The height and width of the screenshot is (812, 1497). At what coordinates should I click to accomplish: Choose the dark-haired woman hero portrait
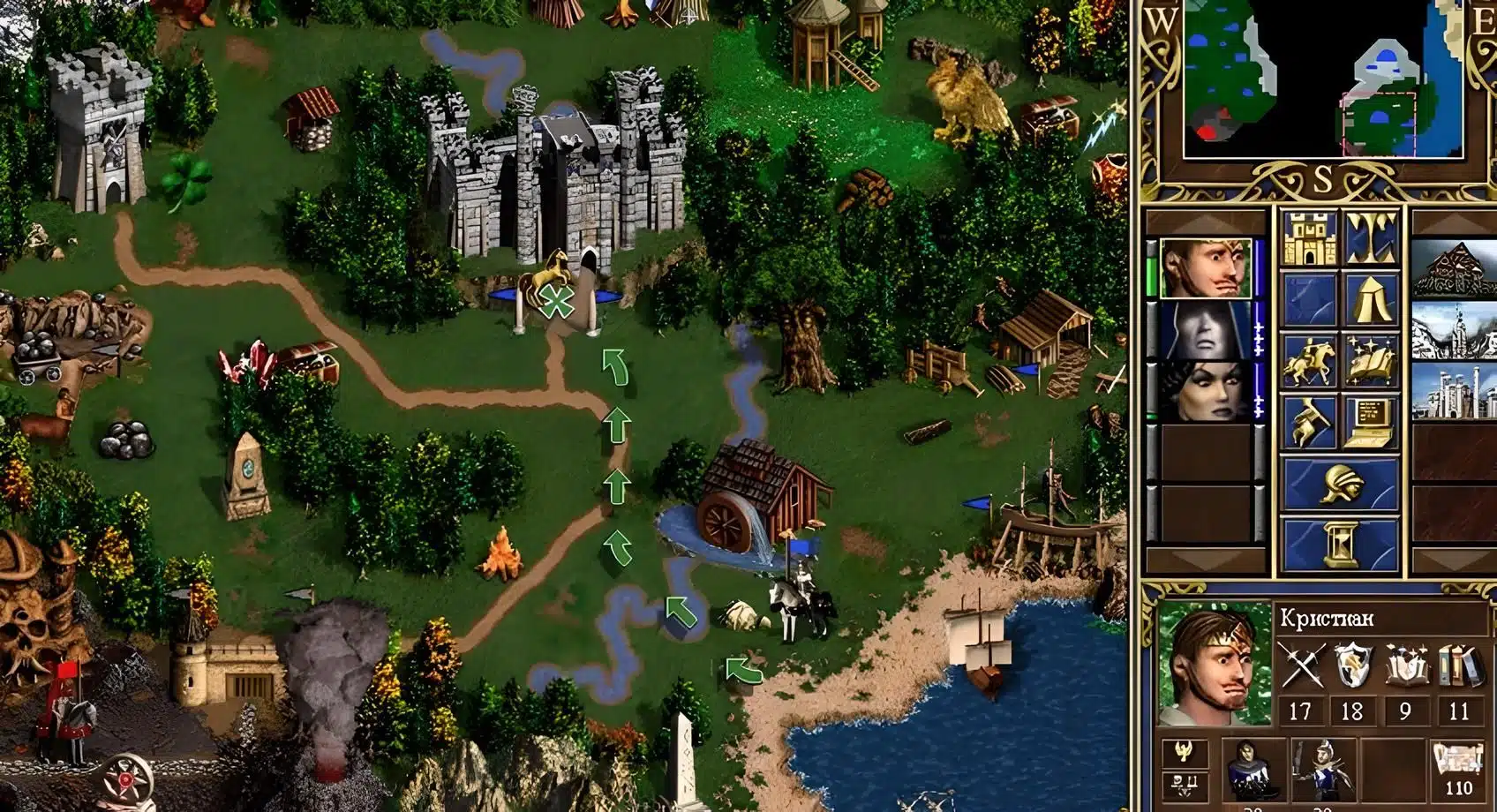[1204, 391]
